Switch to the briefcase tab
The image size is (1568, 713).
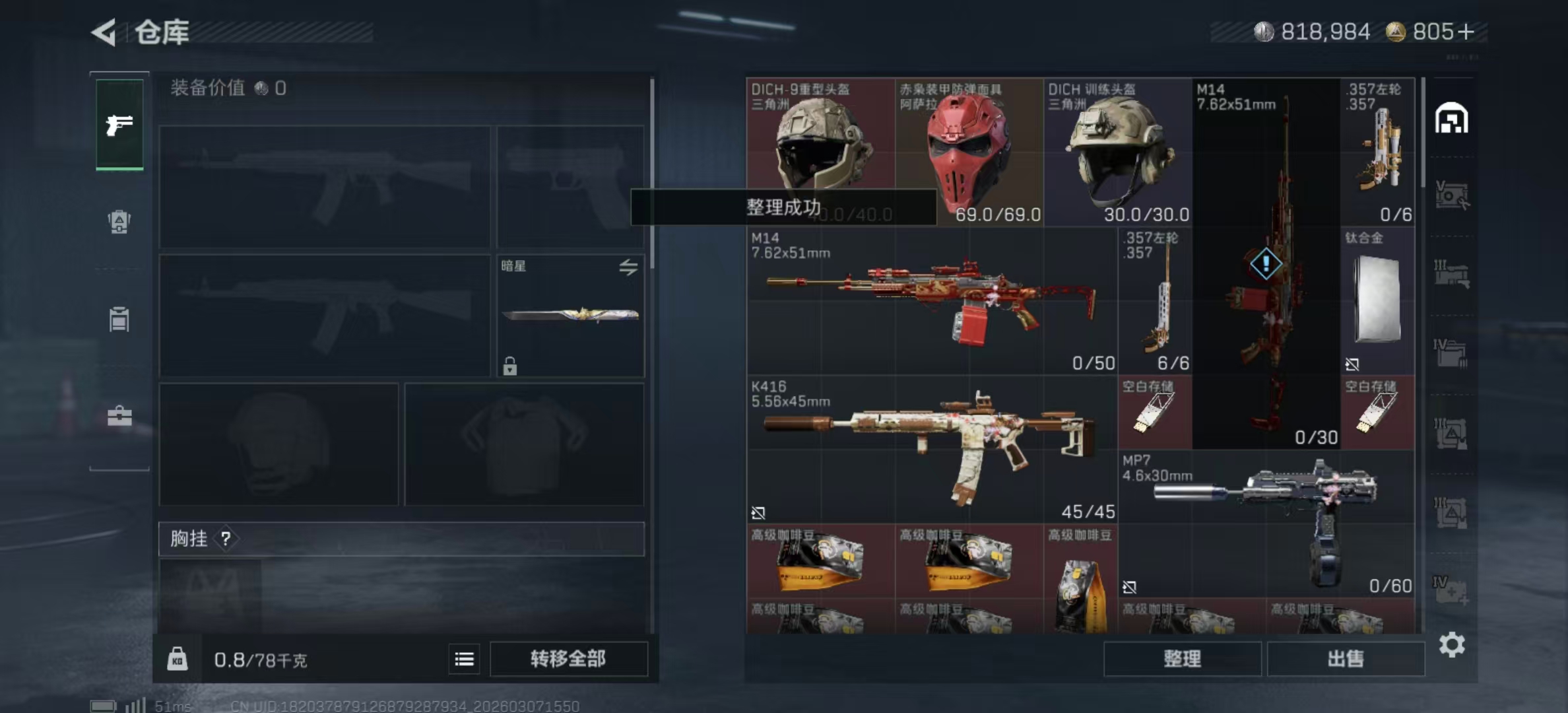point(119,417)
